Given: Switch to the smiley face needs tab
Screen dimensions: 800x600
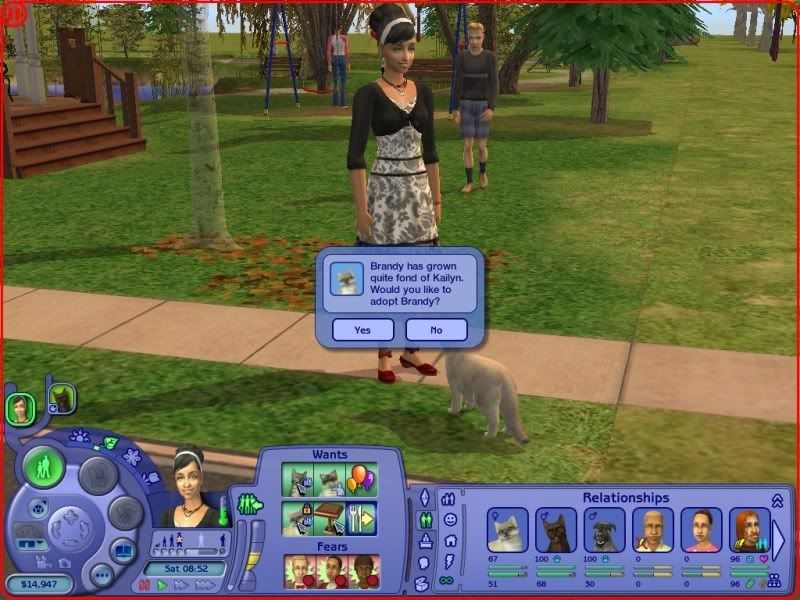Looking at the screenshot, I should (x=449, y=519).
